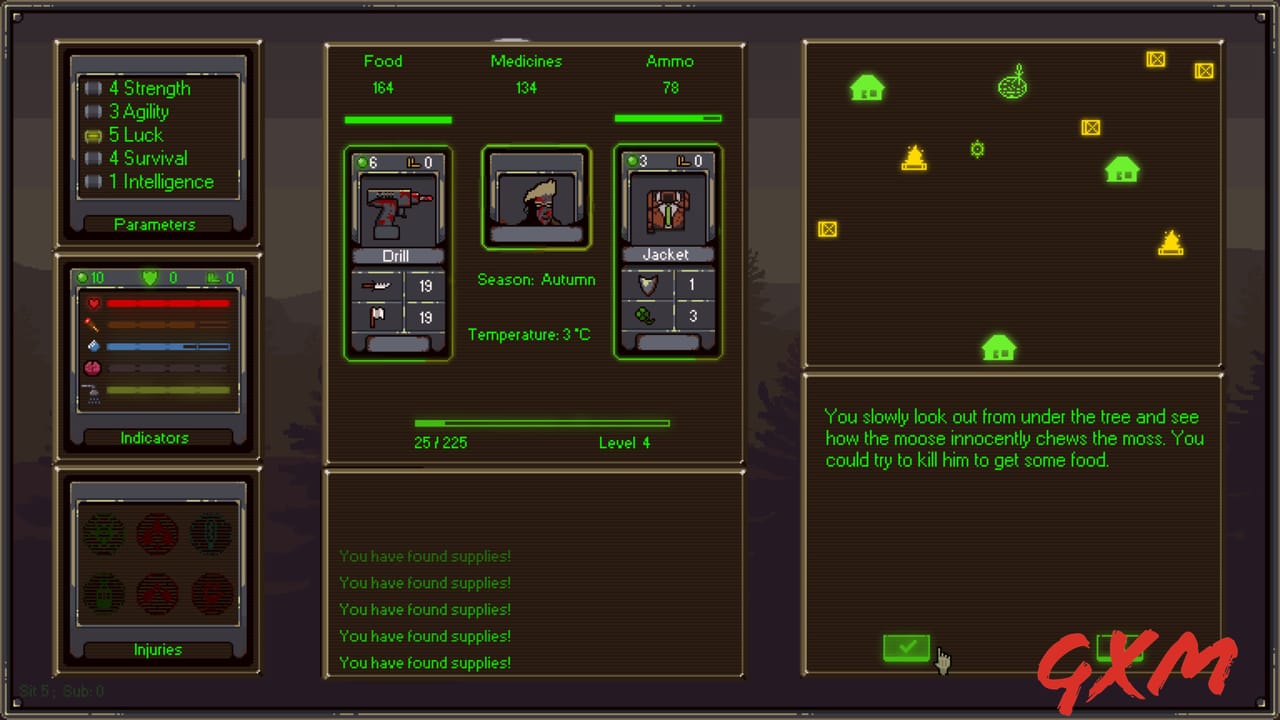This screenshot has height=720, width=1280.
Task: Select a green house icon on the map
Action: tap(867, 88)
